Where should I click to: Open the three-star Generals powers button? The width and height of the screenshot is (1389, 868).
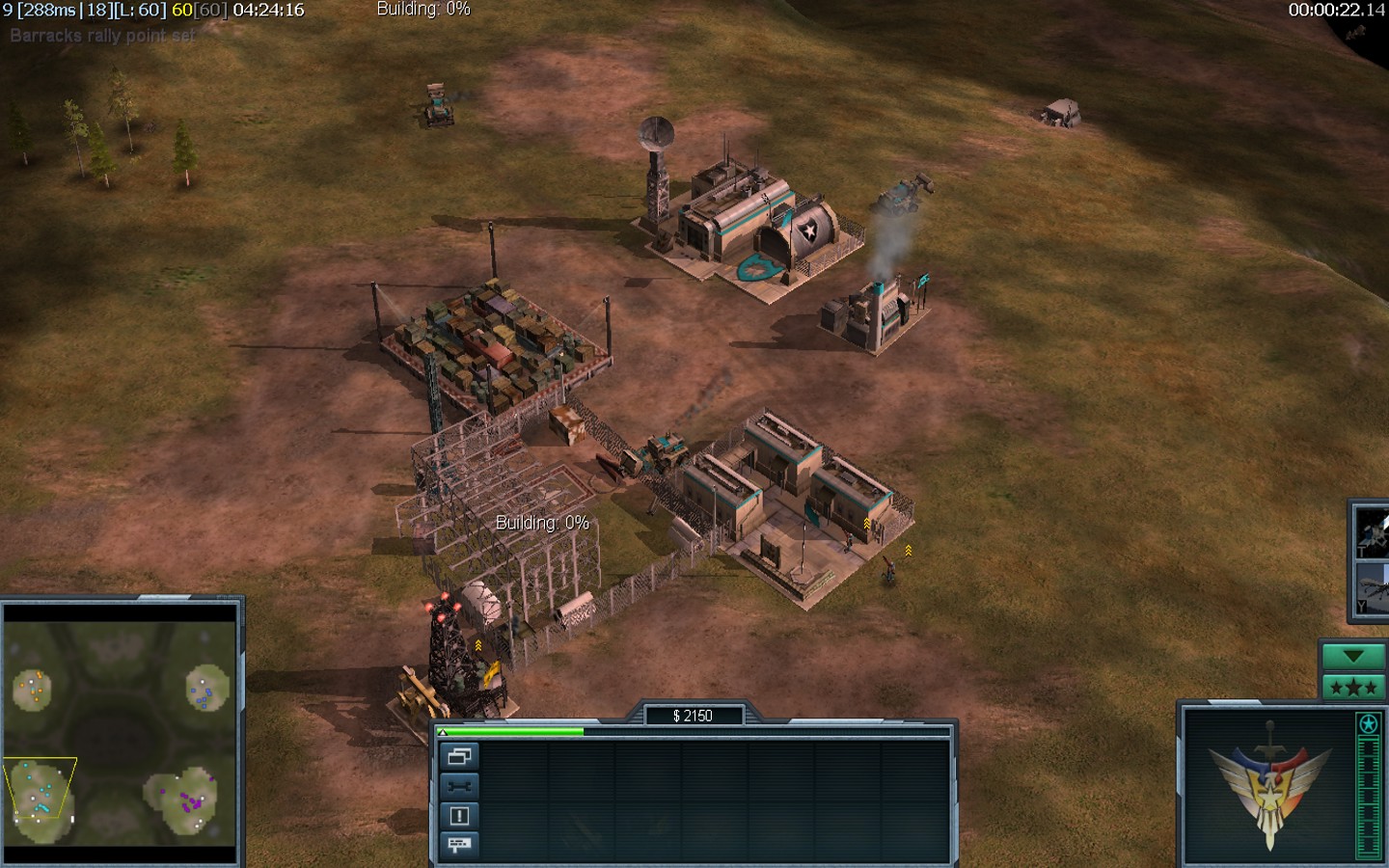[x=1352, y=687]
